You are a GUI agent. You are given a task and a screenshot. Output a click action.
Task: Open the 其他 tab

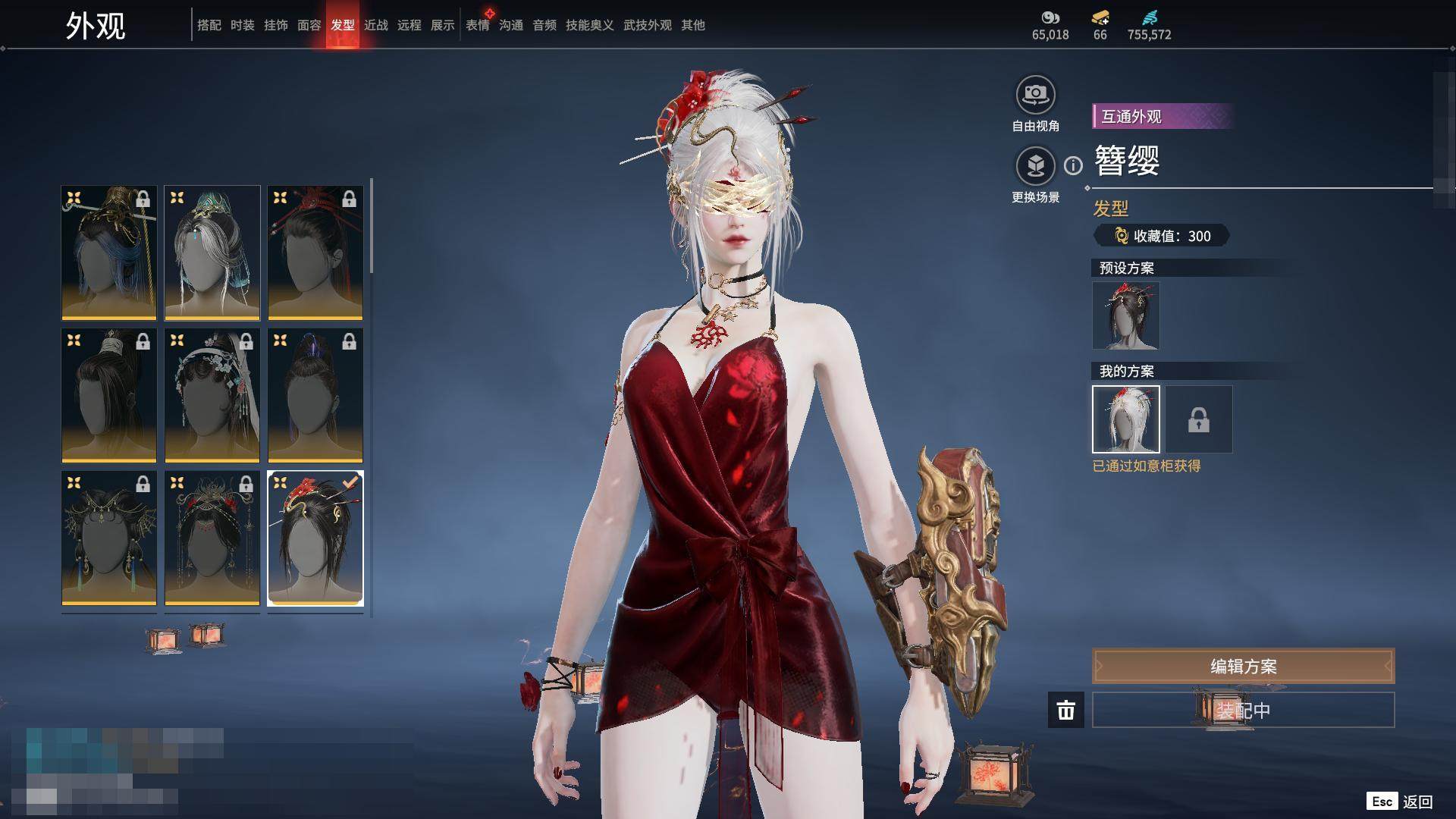point(692,25)
